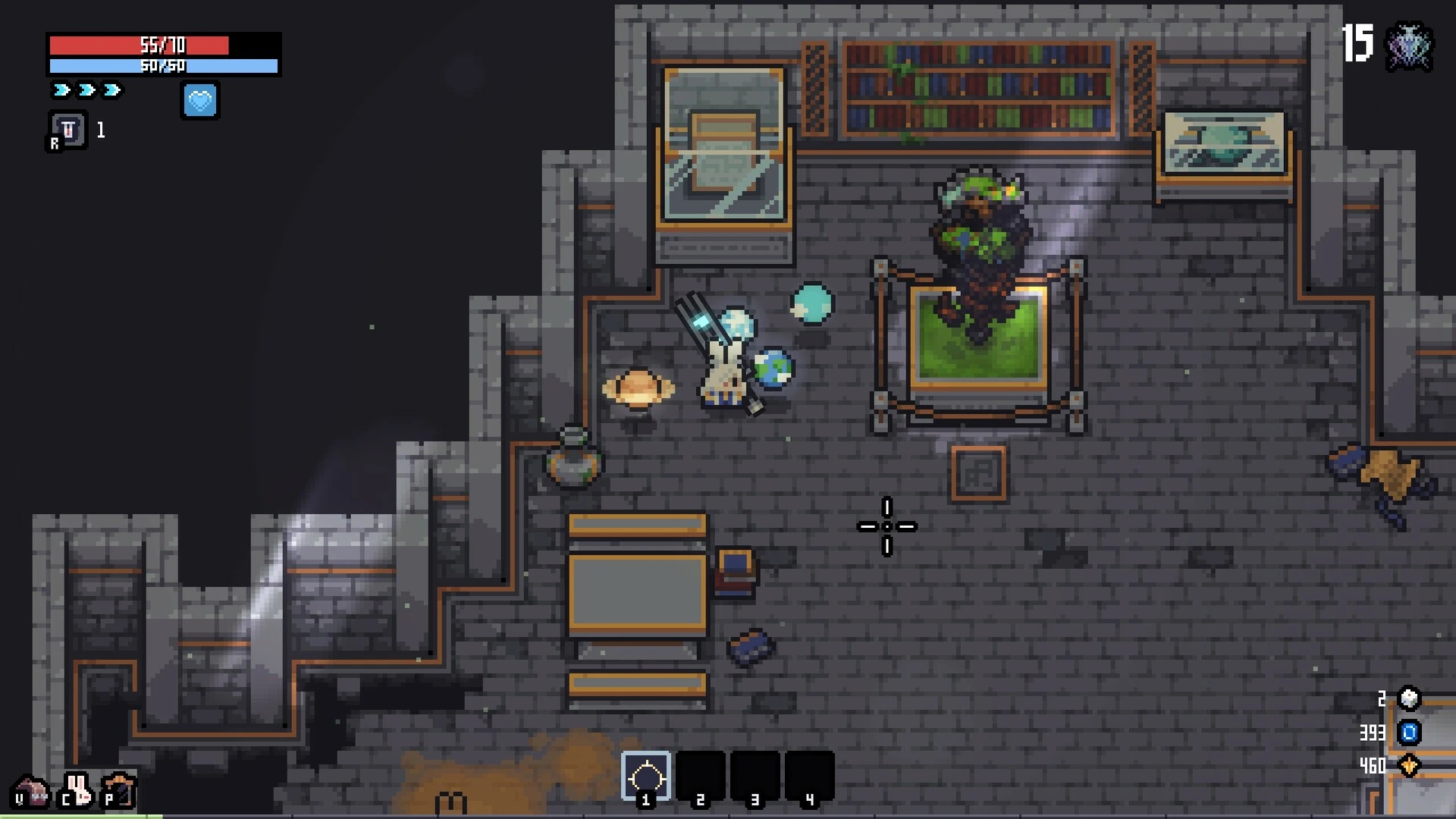Viewport: 1456px width, 819px height.
Task: Click the monster emblem beside the 15 counter
Action: point(1409,47)
